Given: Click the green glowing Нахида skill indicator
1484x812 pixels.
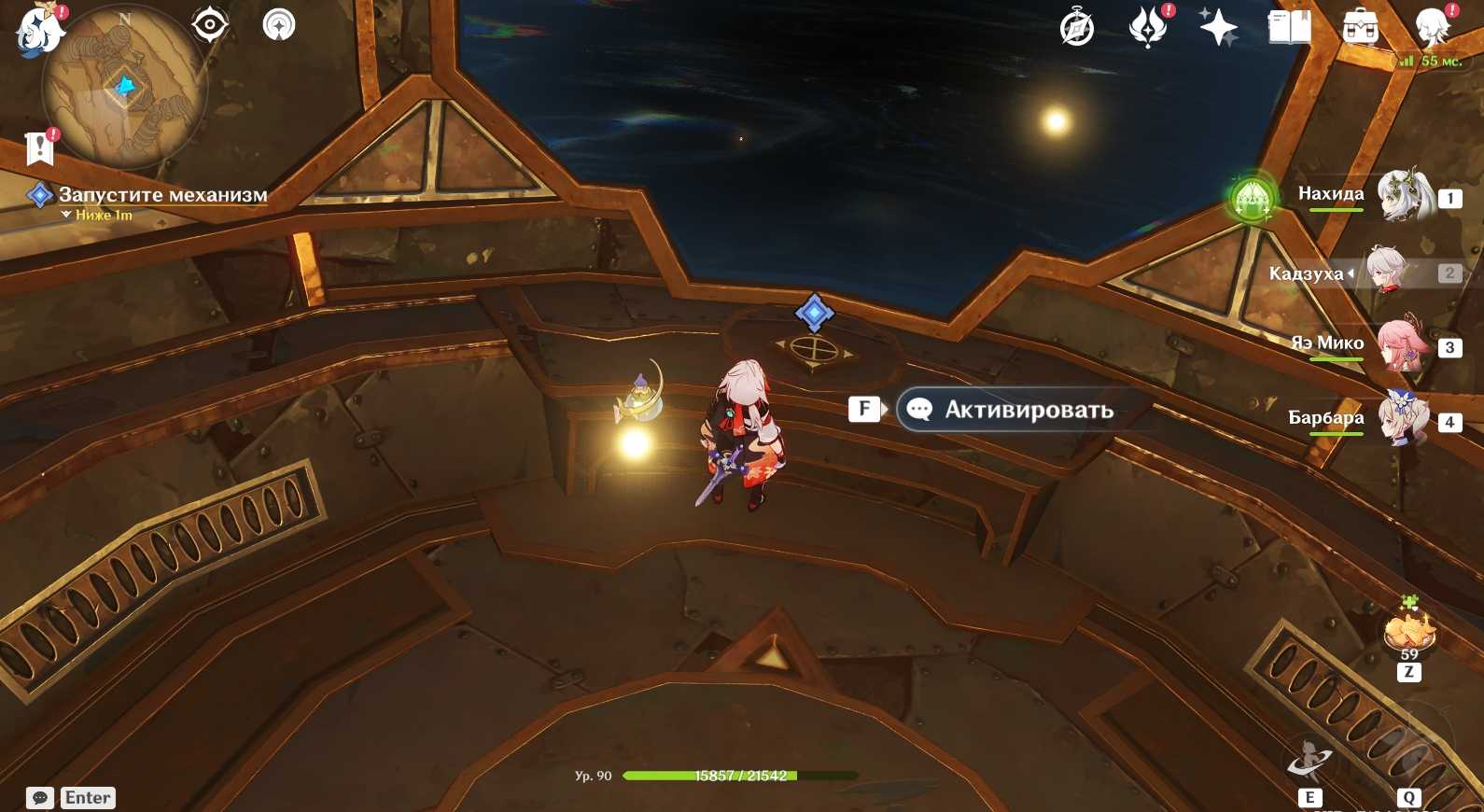Looking at the screenshot, I should point(1253,198).
